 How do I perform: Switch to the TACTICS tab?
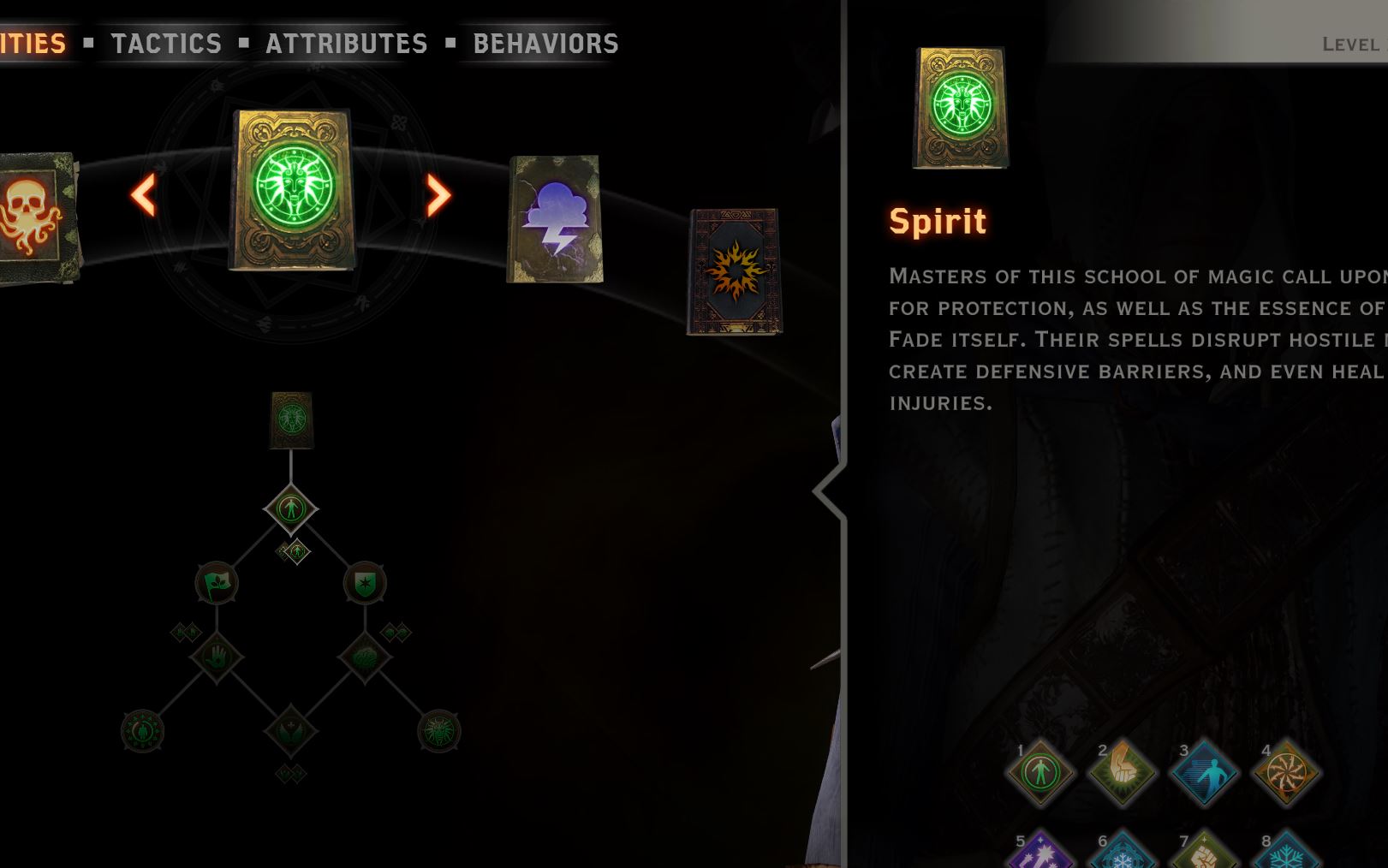167,43
